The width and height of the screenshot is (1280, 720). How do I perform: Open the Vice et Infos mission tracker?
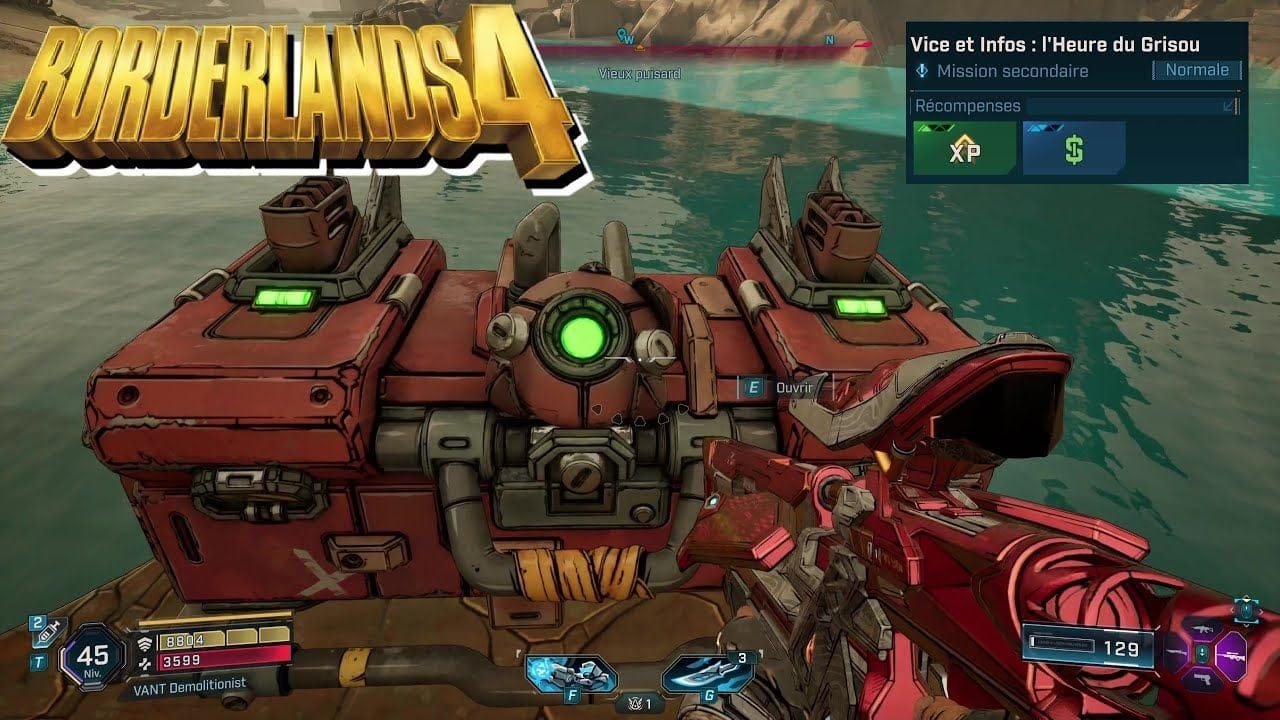(x=1055, y=44)
